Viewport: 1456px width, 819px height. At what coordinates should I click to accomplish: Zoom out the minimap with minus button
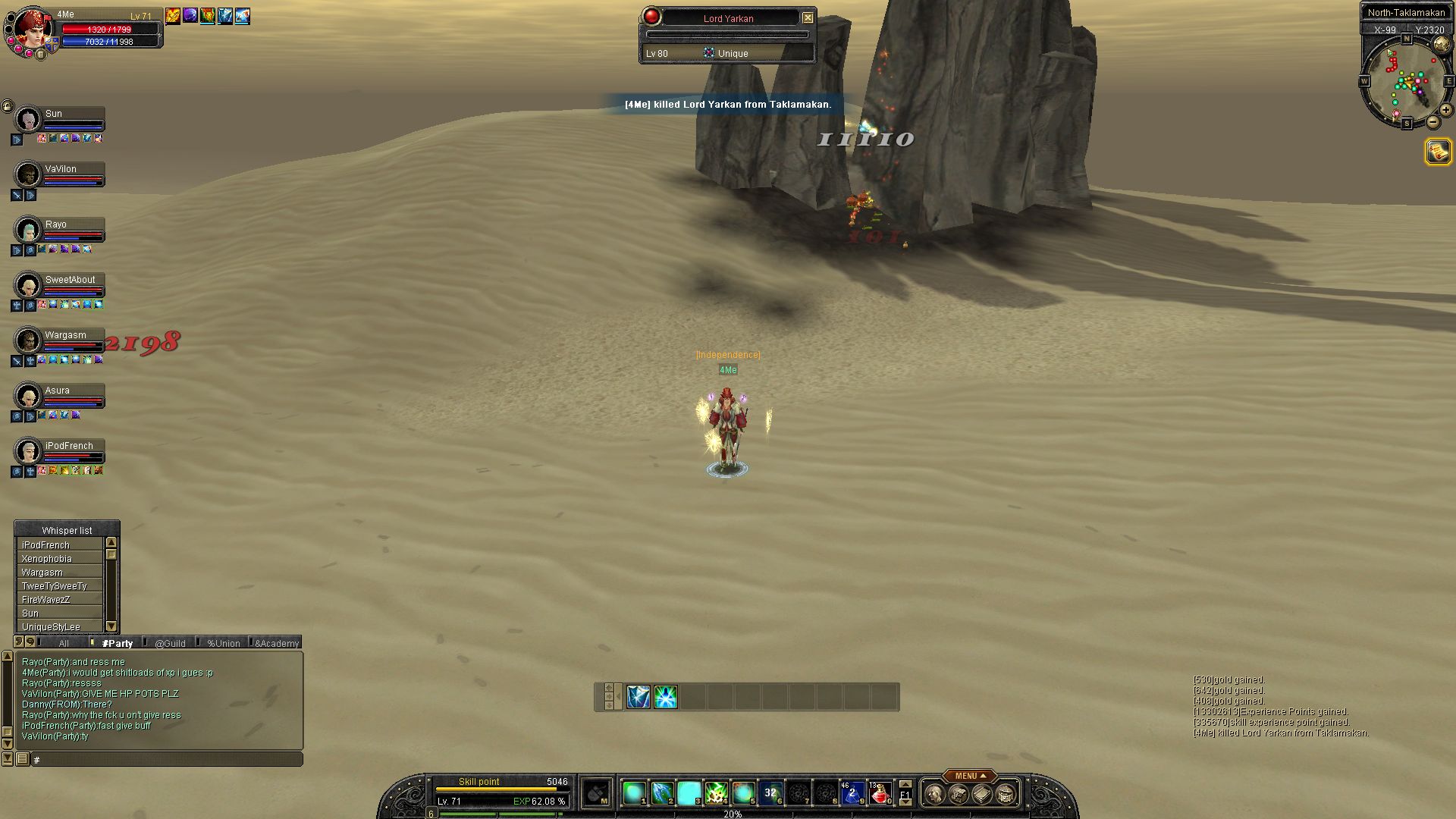[1432, 121]
